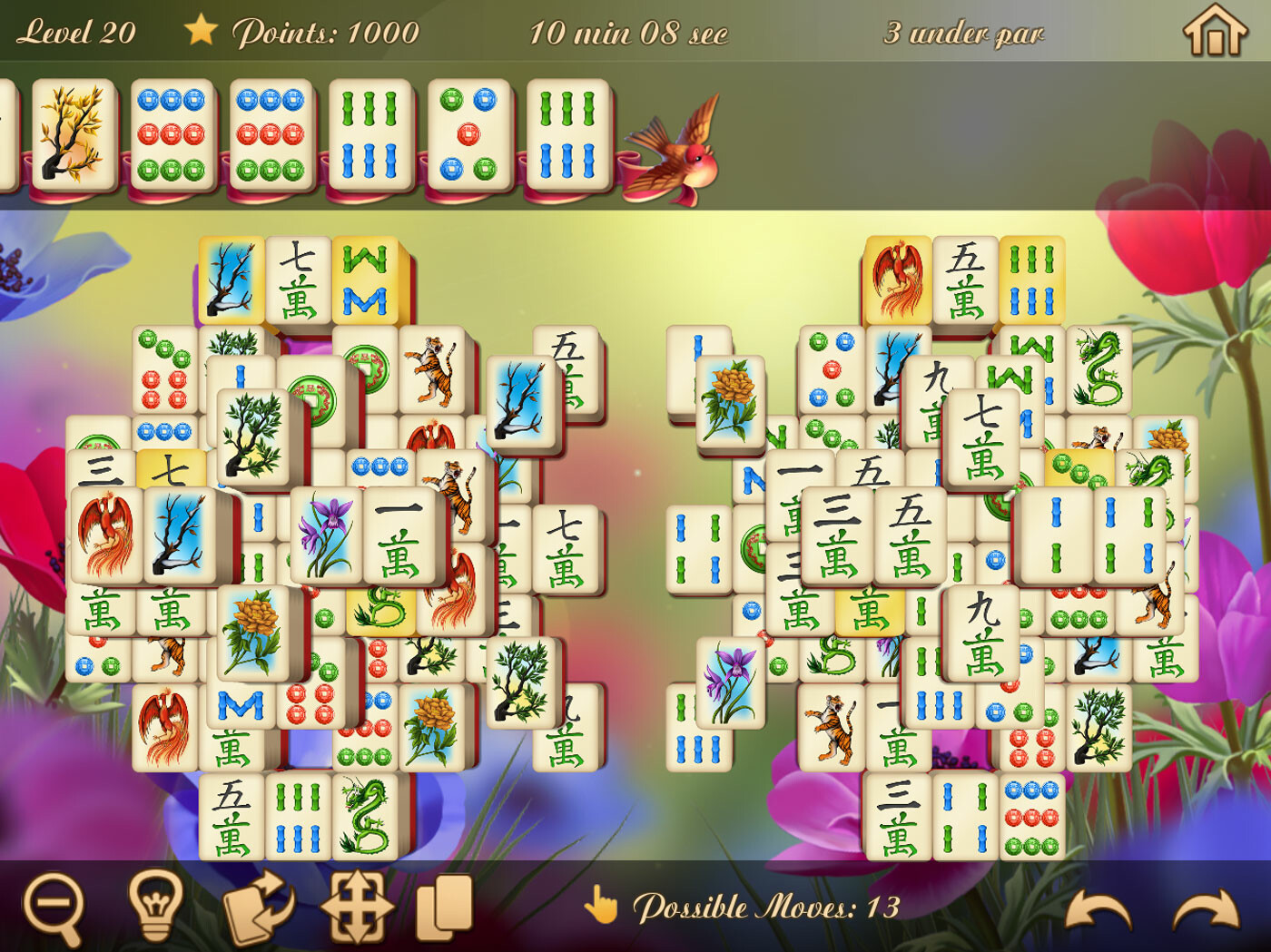This screenshot has height=952, width=1271.
Task: Click the Level 20 label
Action: pyautogui.click(x=77, y=30)
